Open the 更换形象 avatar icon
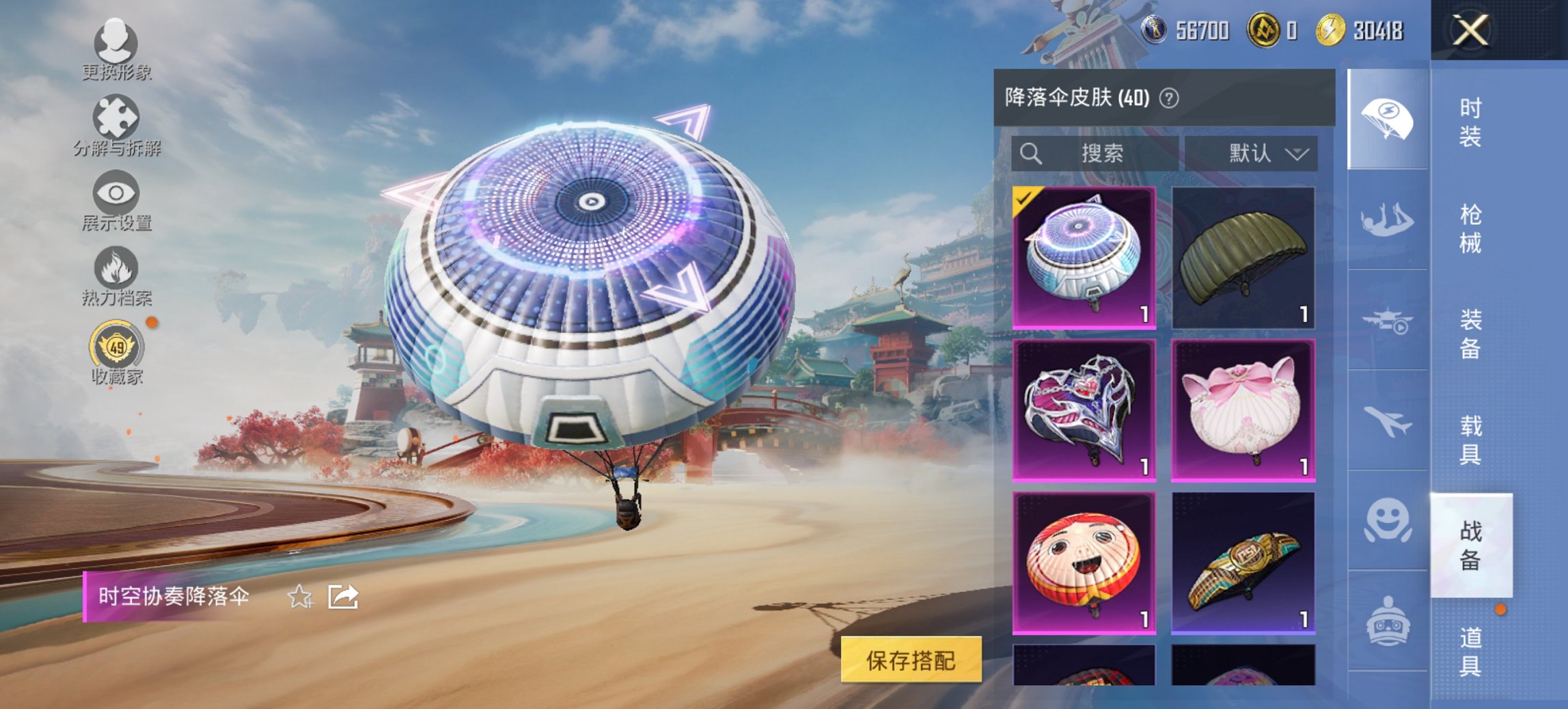The image size is (1568, 709). click(x=116, y=44)
